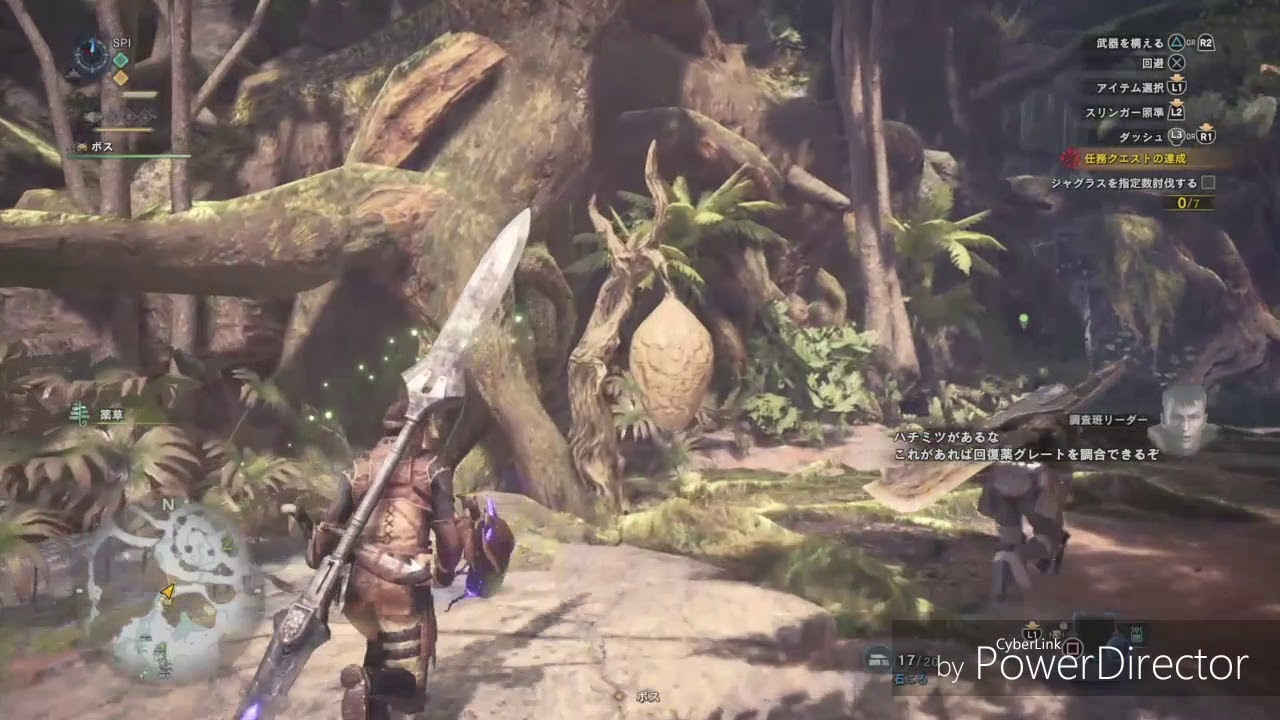Click the △ weapon draw button icon
Viewport: 1280px width, 720px height.
point(1176,44)
